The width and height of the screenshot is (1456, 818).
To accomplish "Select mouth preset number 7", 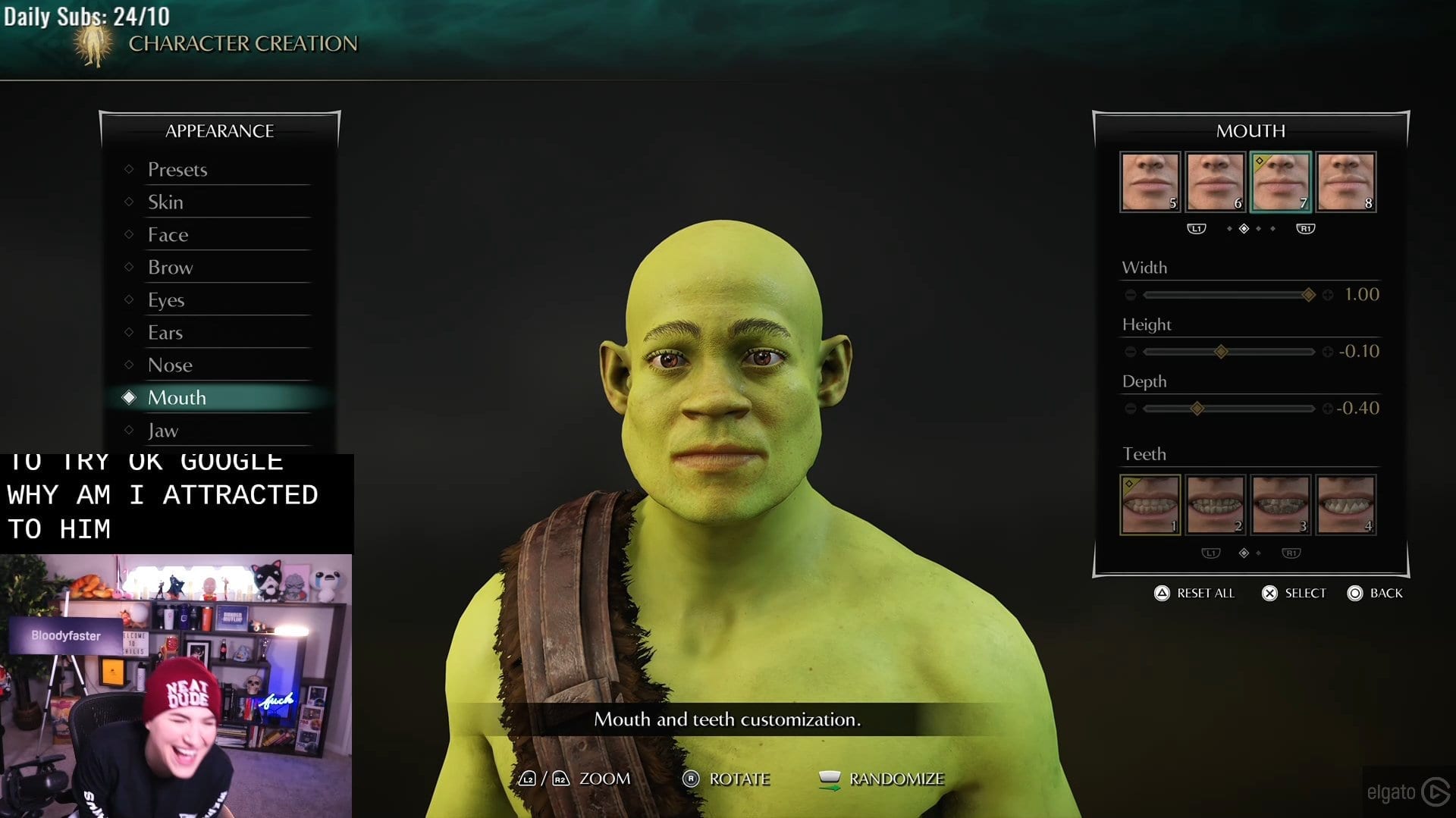I will (1280, 182).
